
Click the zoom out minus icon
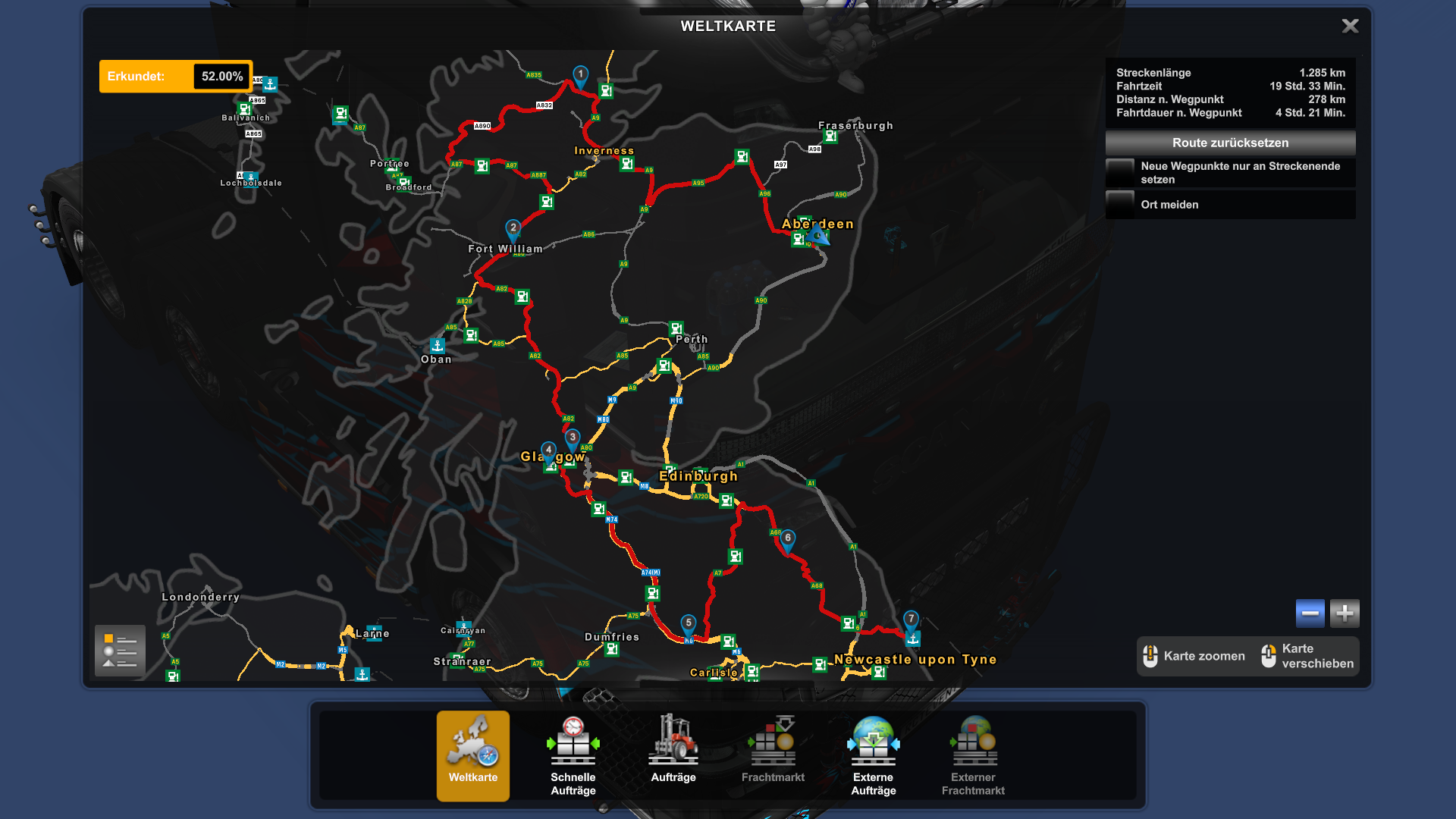click(x=1310, y=613)
